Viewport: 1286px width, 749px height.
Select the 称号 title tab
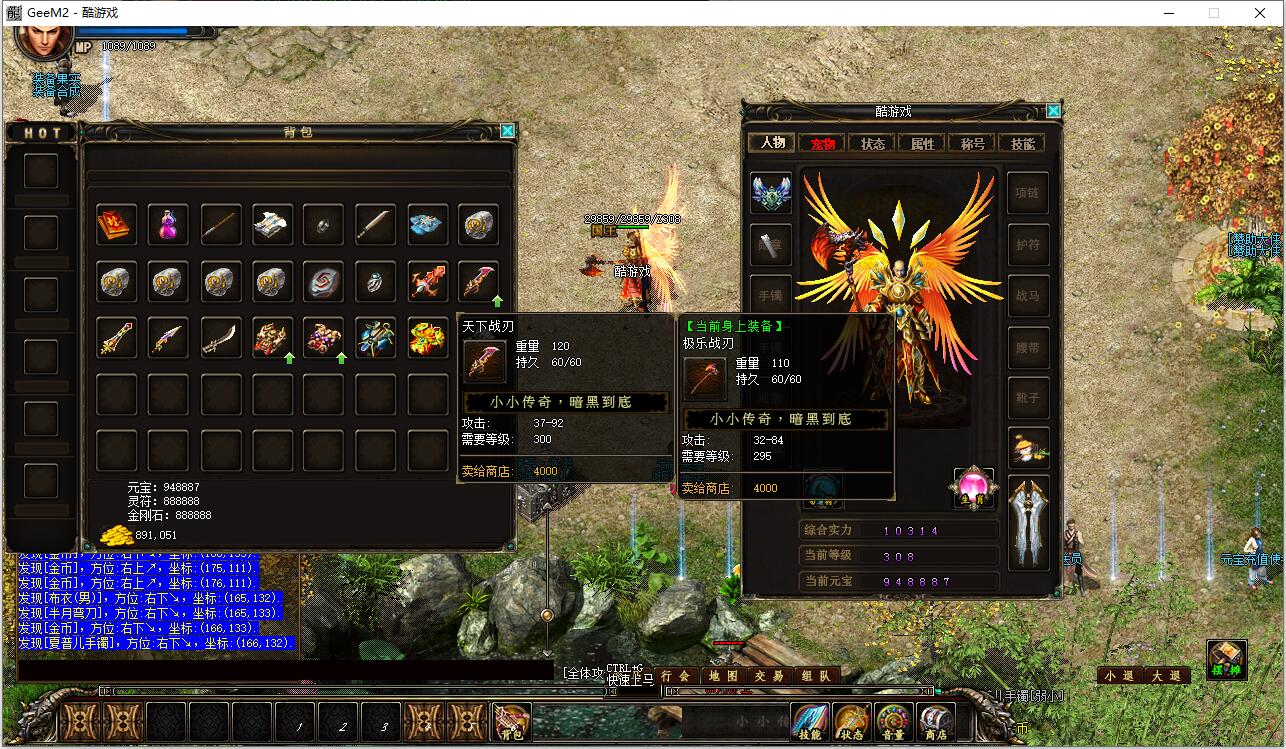coord(972,144)
